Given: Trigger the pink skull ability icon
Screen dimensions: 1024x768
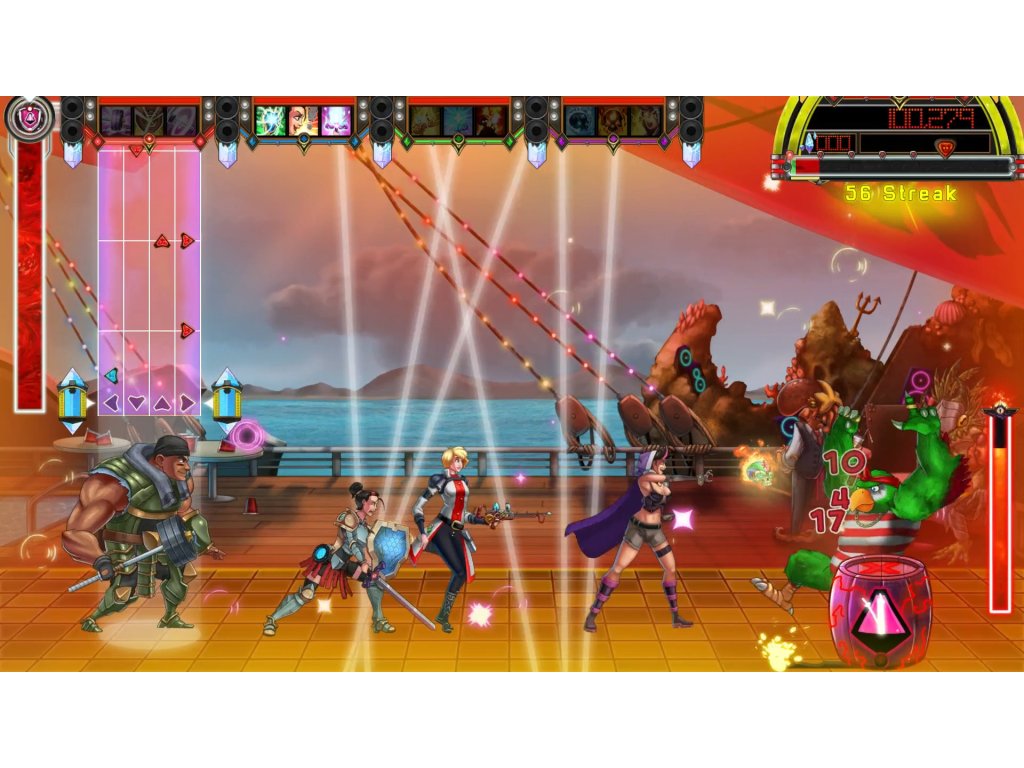Looking at the screenshot, I should click(x=337, y=121).
